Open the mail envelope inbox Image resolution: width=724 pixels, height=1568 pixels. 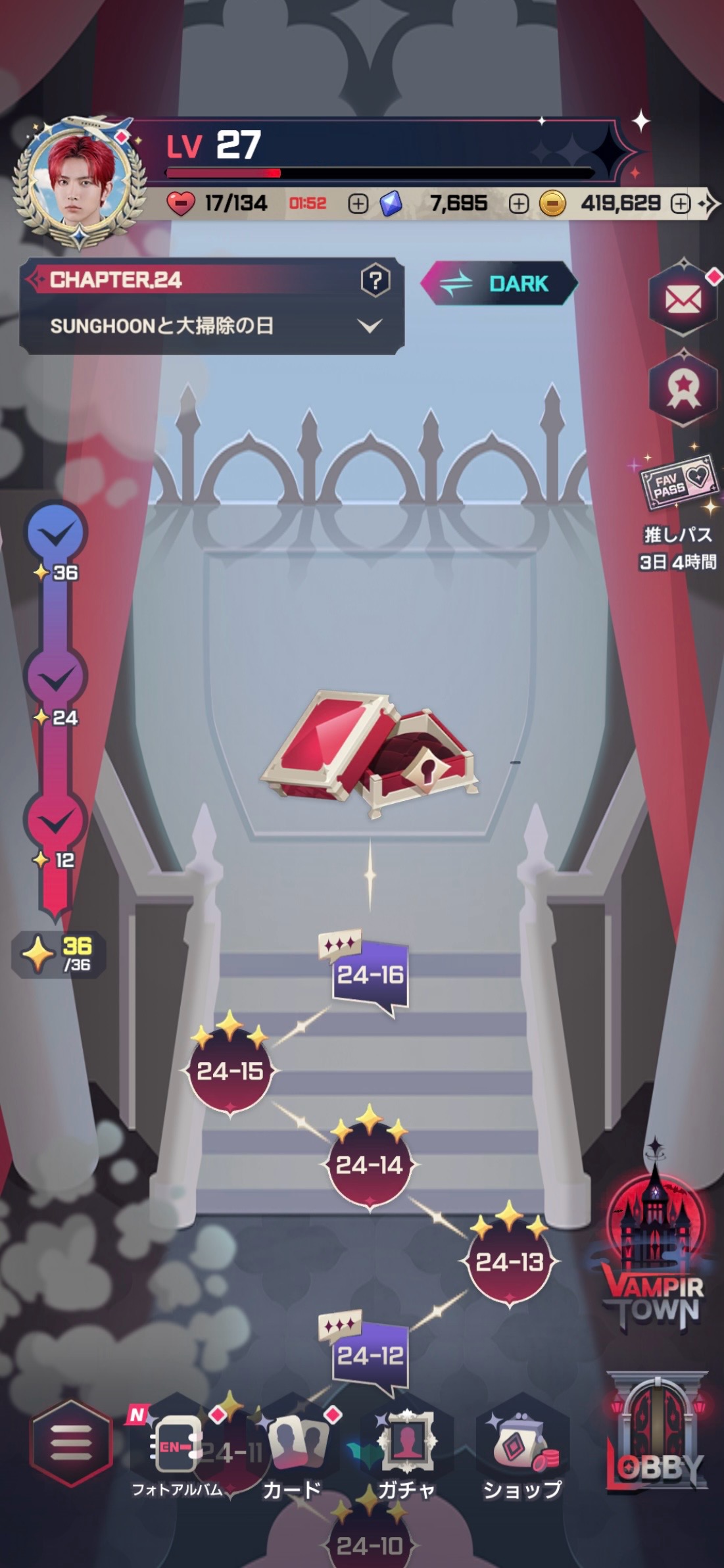683,301
